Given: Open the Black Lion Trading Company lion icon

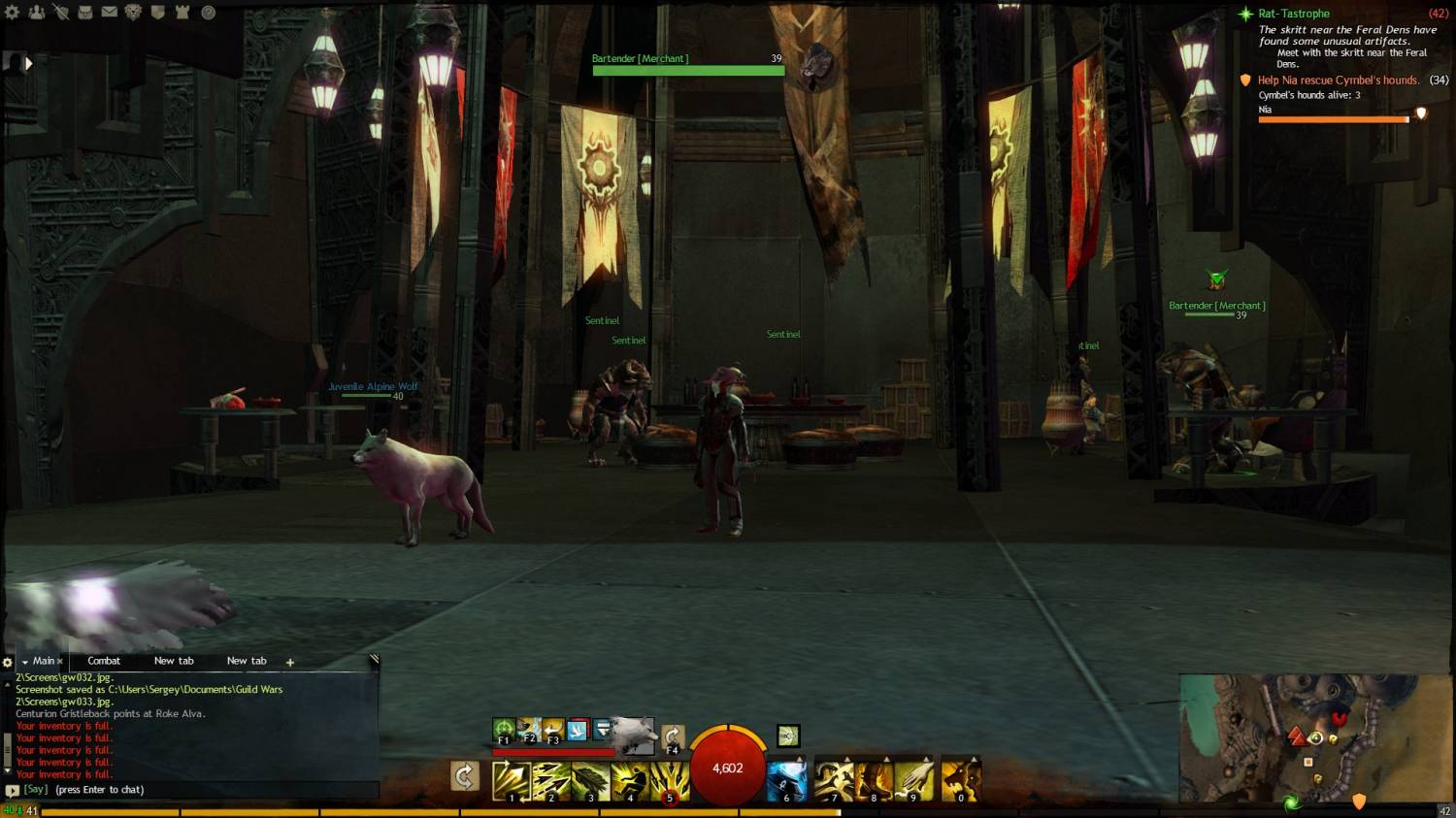Looking at the screenshot, I should coord(134,13).
